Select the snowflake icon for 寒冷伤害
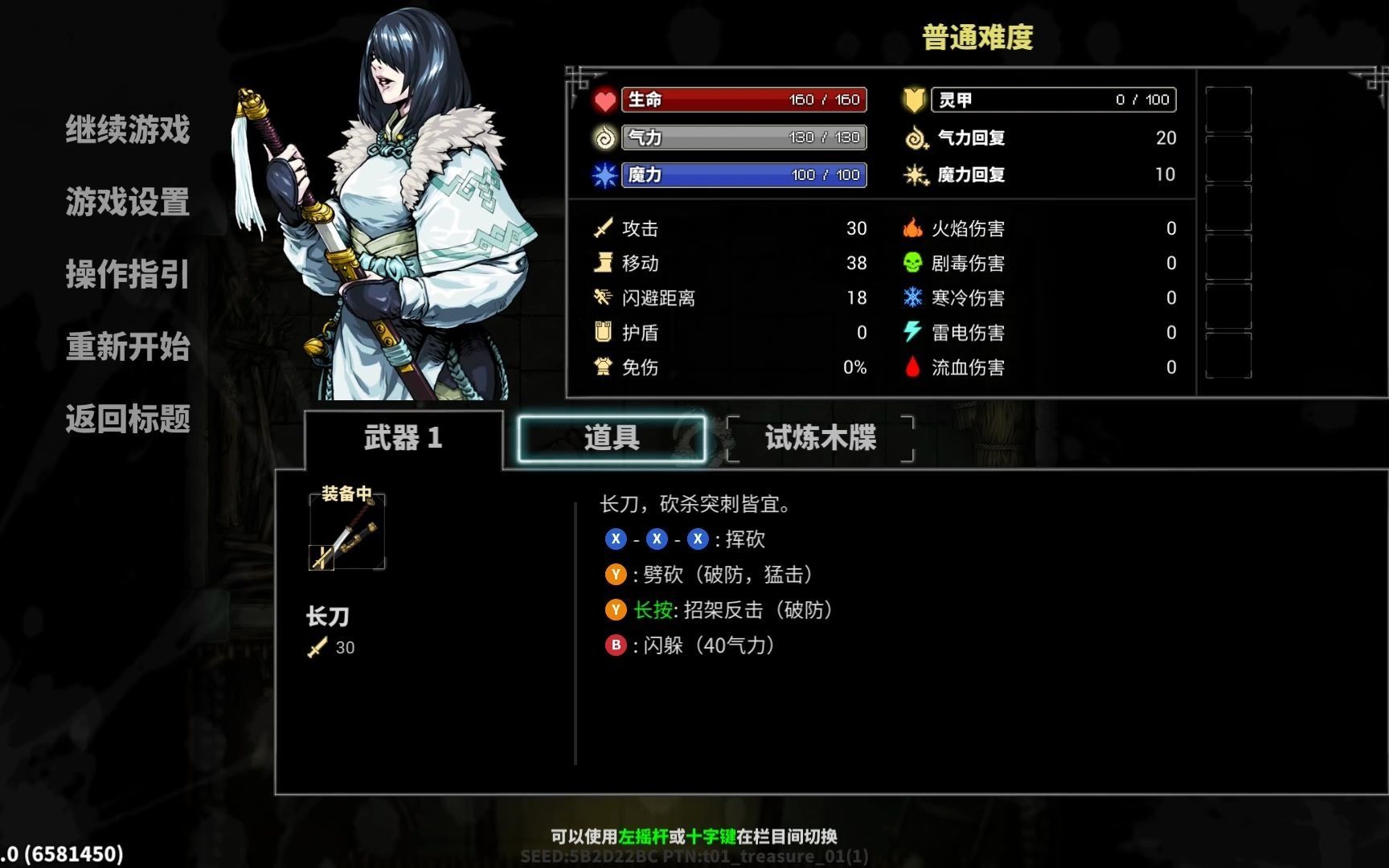Screen dimensions: 1389x868 914,297
